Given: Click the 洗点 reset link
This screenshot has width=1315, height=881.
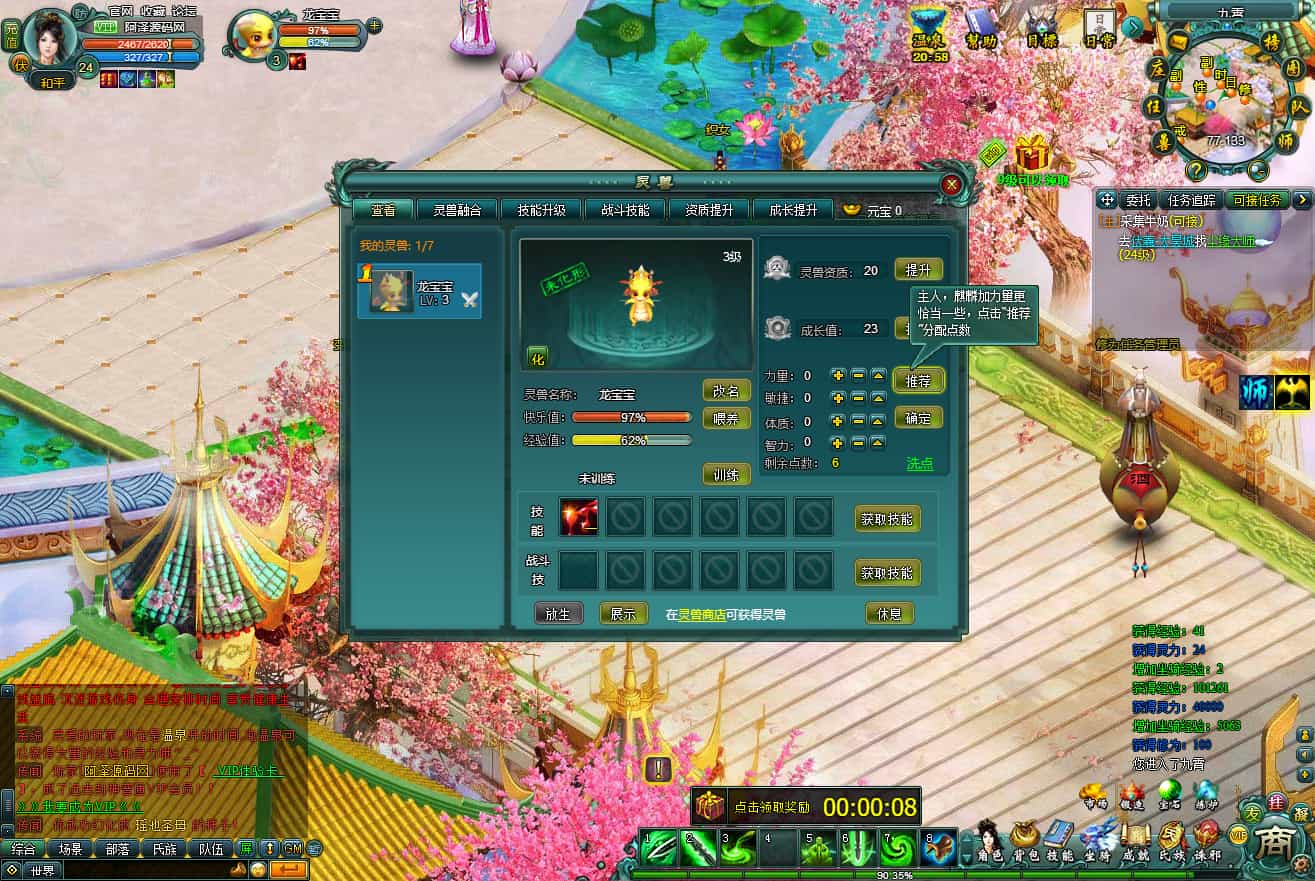Looking at the screenshot, I should [x=919, y=463].
